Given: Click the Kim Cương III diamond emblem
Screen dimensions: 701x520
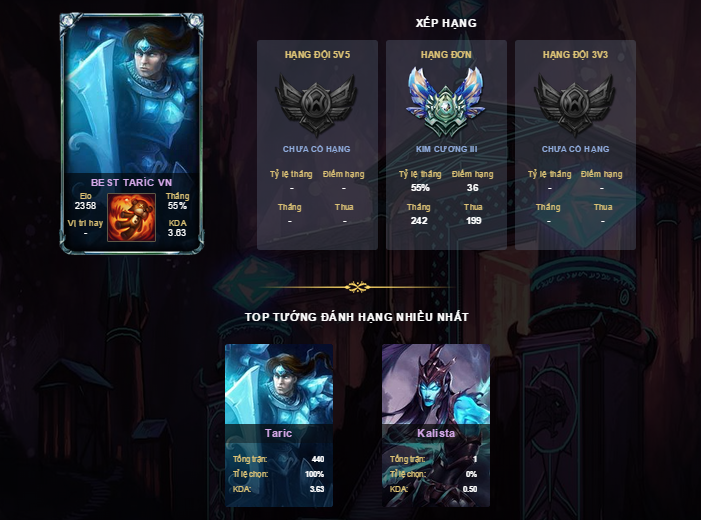Looking at the screenshot, I should coord(446,103).
